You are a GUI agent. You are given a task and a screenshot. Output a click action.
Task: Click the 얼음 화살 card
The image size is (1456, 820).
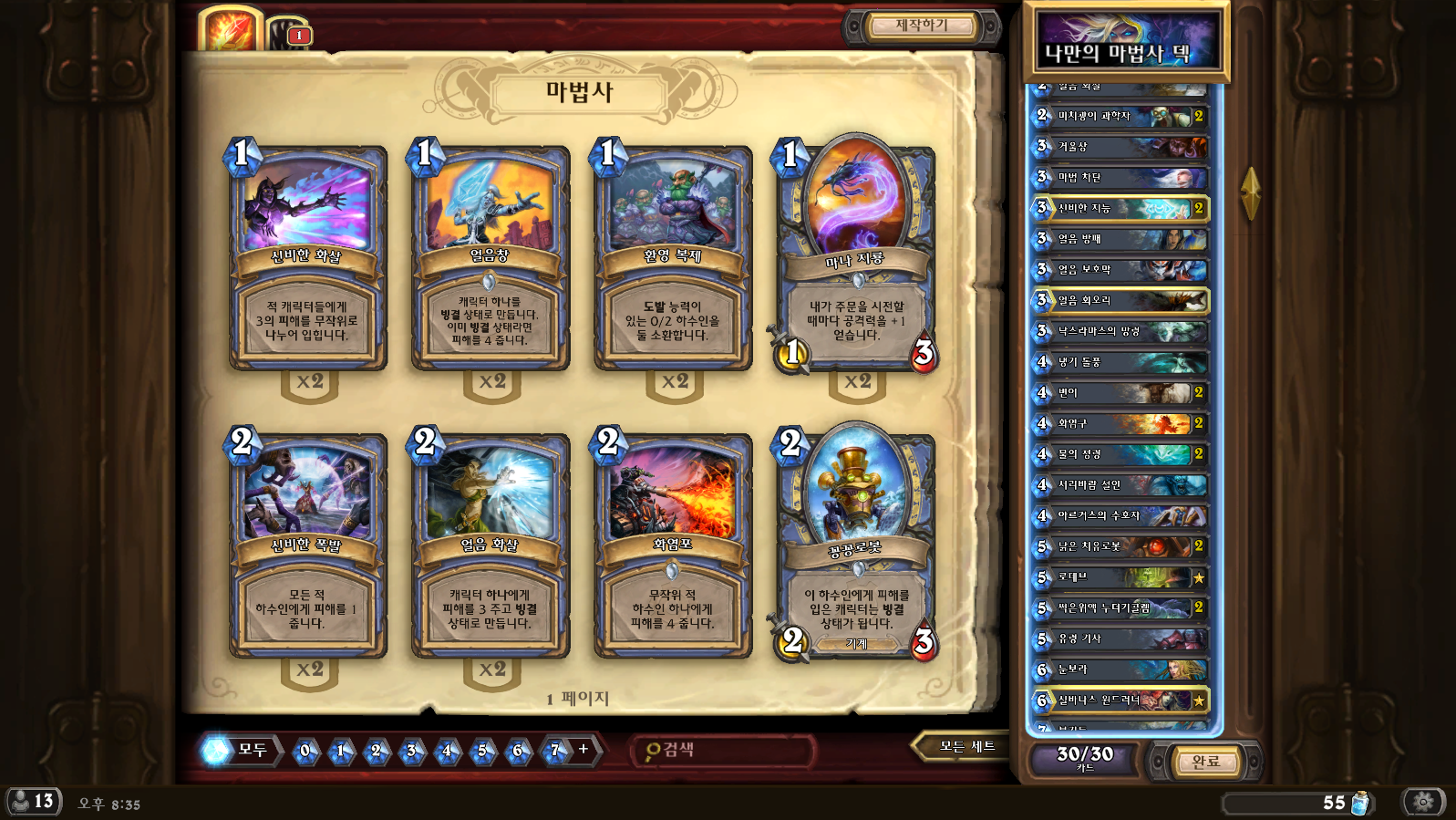click(x=490, y=547)
